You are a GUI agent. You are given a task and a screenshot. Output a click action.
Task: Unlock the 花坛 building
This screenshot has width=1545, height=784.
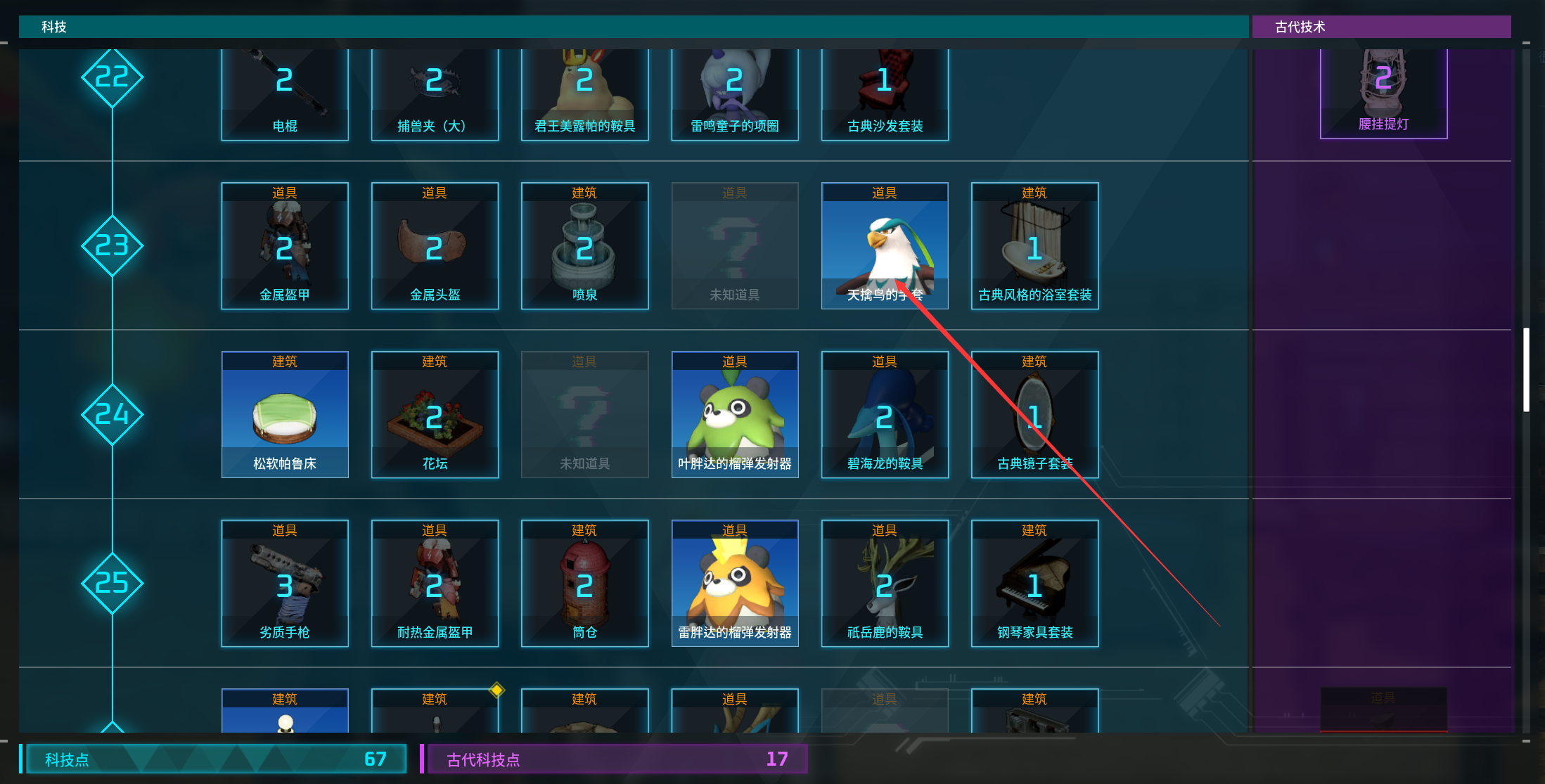coord(435,415)
